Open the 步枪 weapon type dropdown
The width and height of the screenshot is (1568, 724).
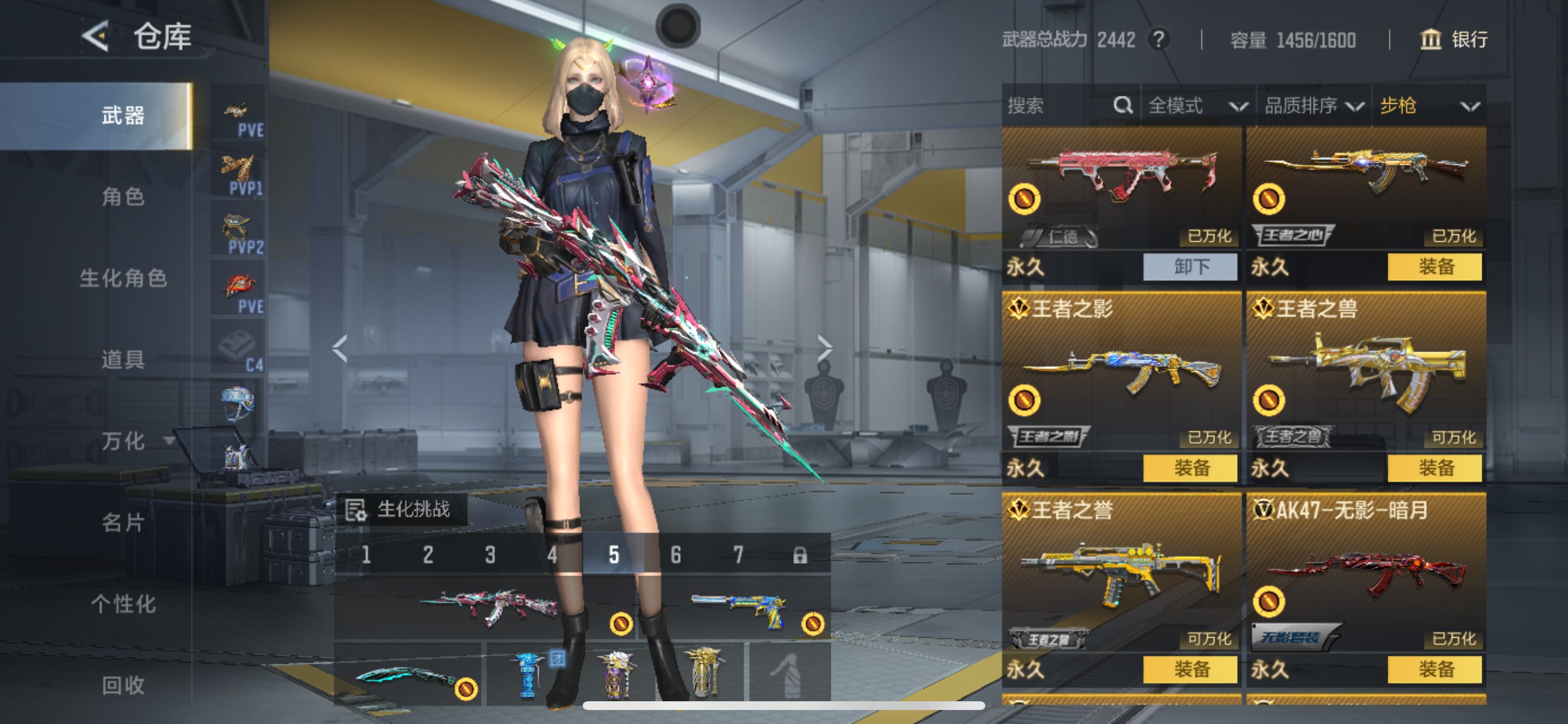1428,106
